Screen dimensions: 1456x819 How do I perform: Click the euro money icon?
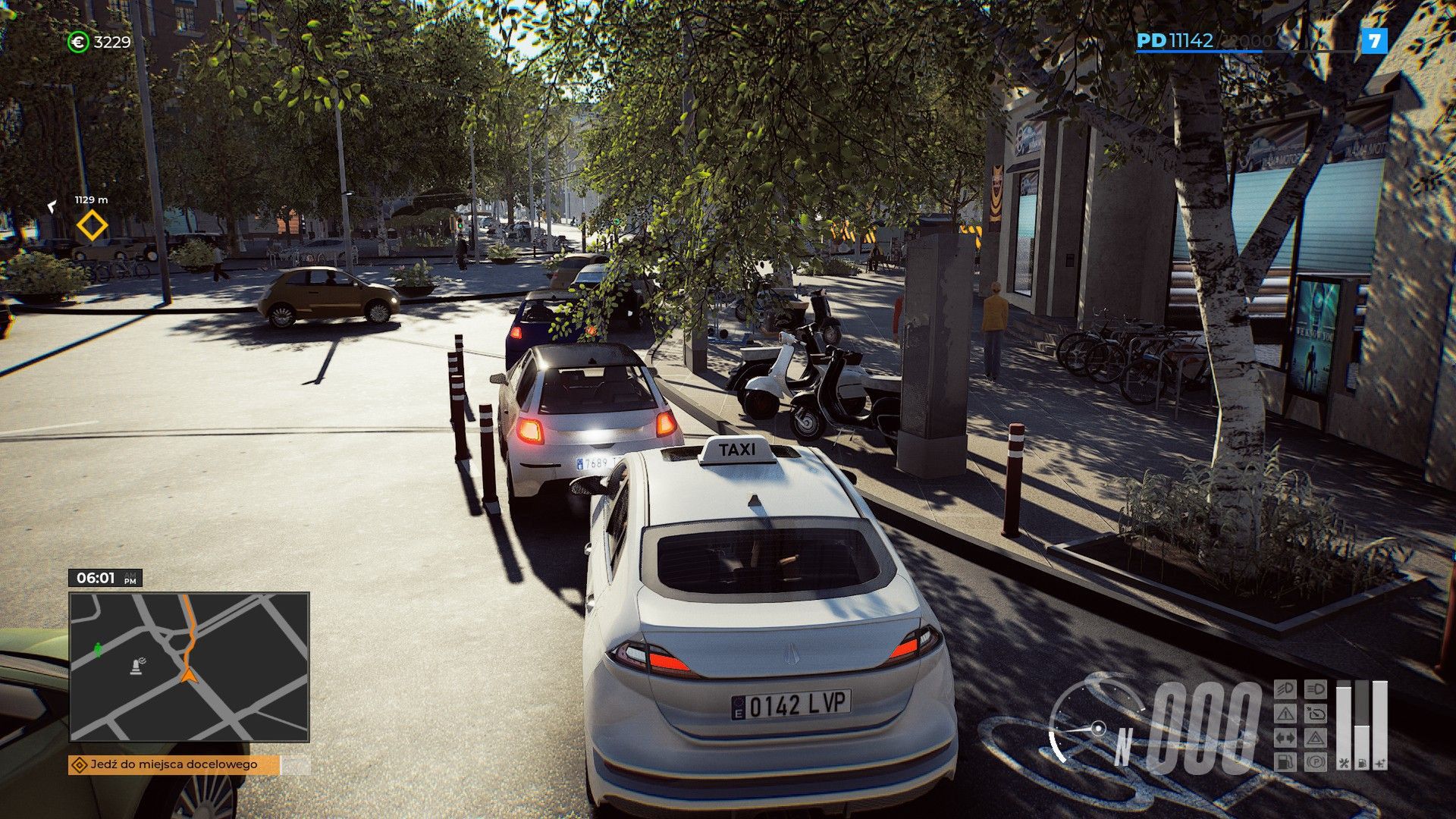click(78, 42)
